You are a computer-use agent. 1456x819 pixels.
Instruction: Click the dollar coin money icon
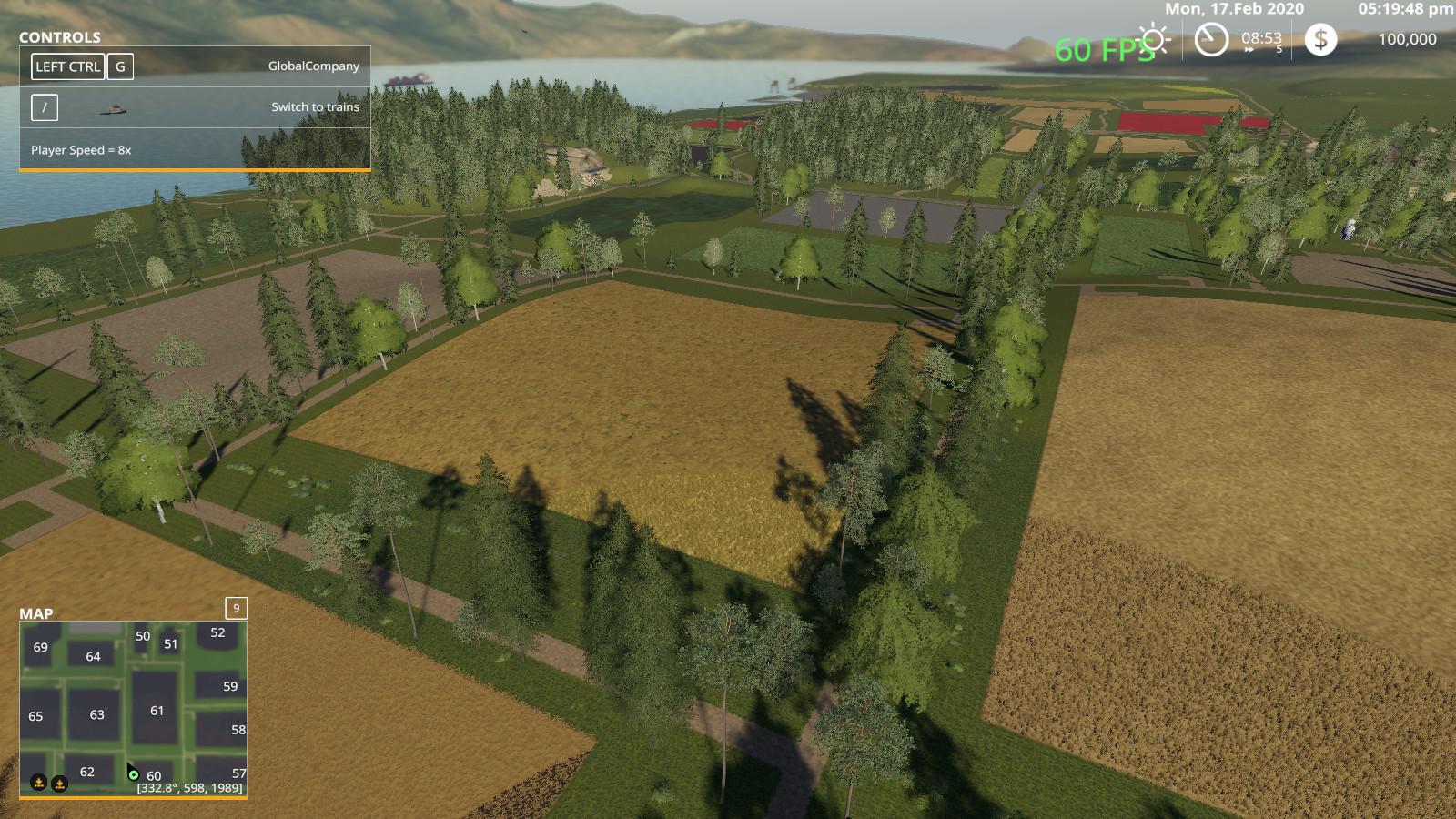click(1320, 39)
